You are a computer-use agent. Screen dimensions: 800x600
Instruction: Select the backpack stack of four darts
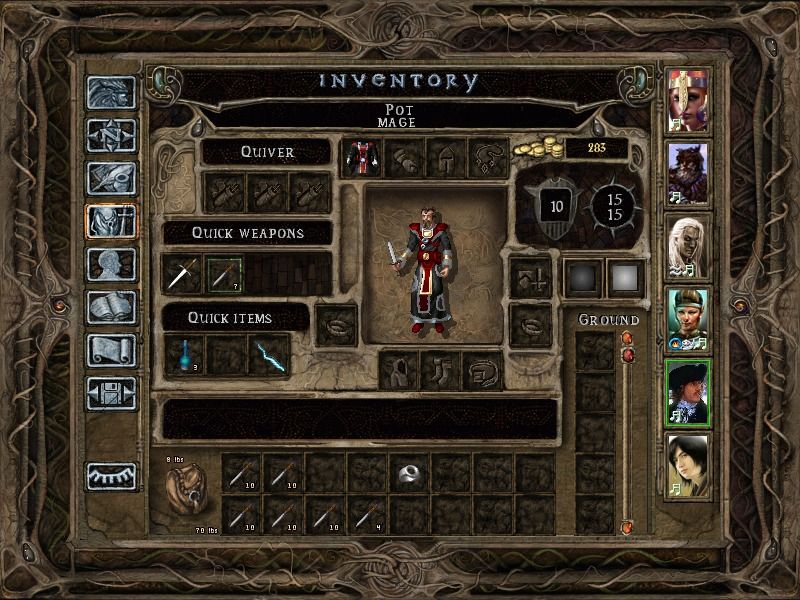(x=366, y=514)
